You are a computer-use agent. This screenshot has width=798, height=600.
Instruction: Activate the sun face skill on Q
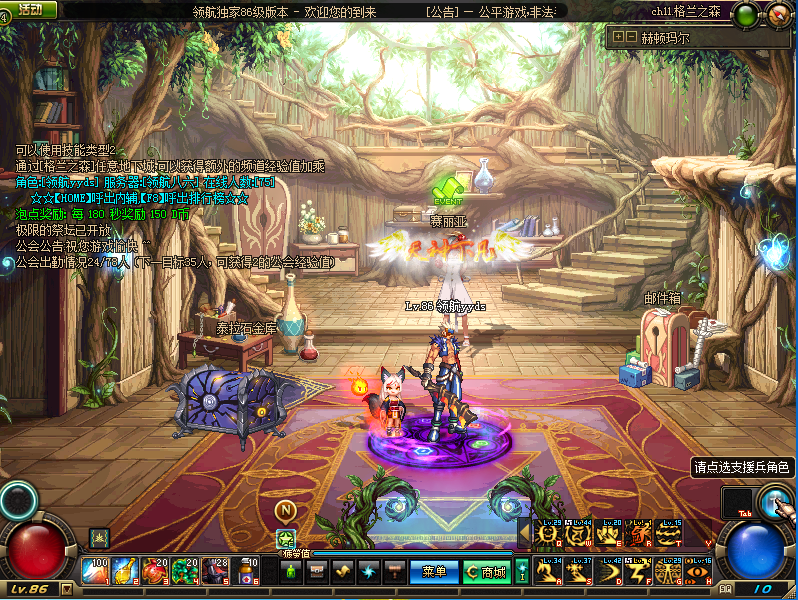click(548, 537)
